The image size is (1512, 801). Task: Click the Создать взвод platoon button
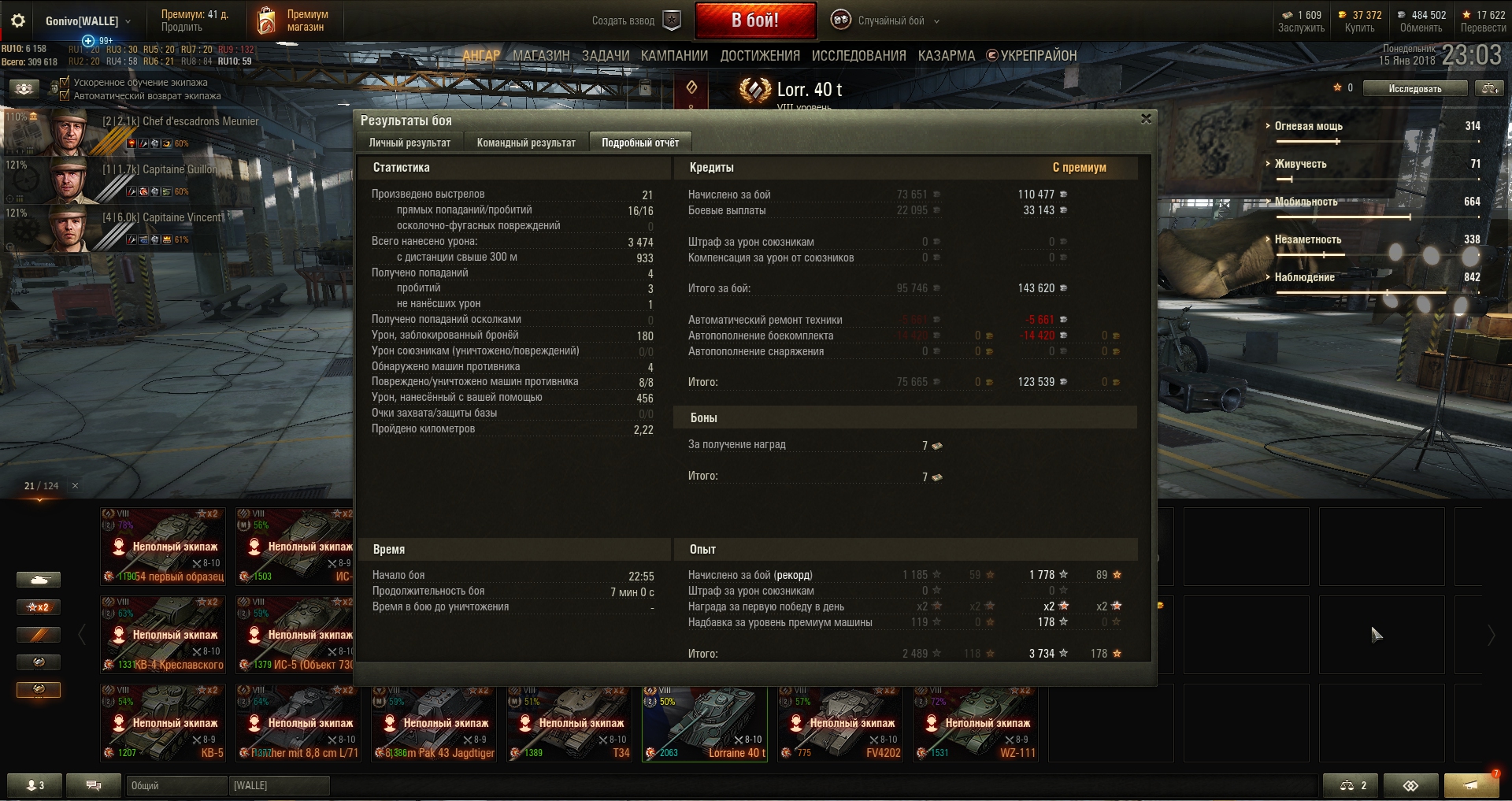coord(636,20)
